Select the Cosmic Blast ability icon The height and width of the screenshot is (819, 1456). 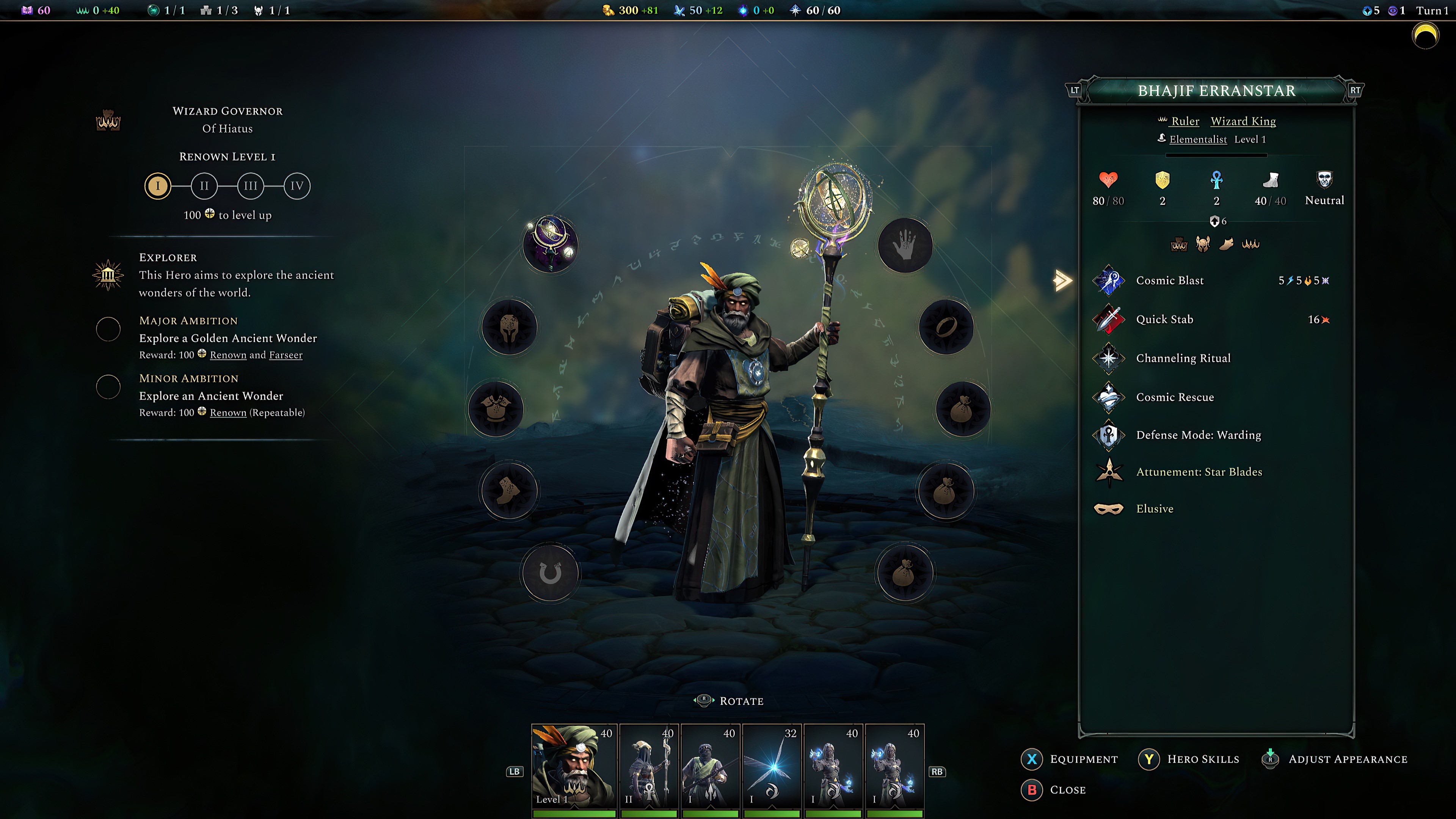[1108, 281]
